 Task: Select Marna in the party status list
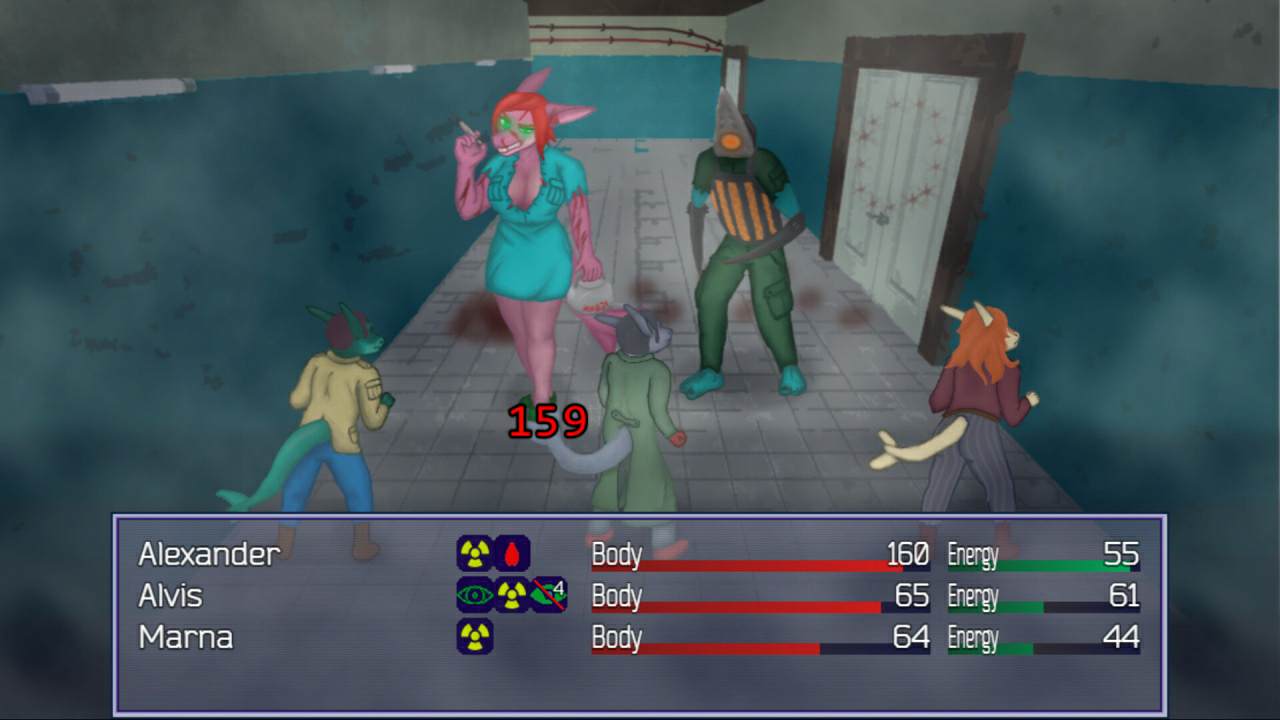click(185, 637)
